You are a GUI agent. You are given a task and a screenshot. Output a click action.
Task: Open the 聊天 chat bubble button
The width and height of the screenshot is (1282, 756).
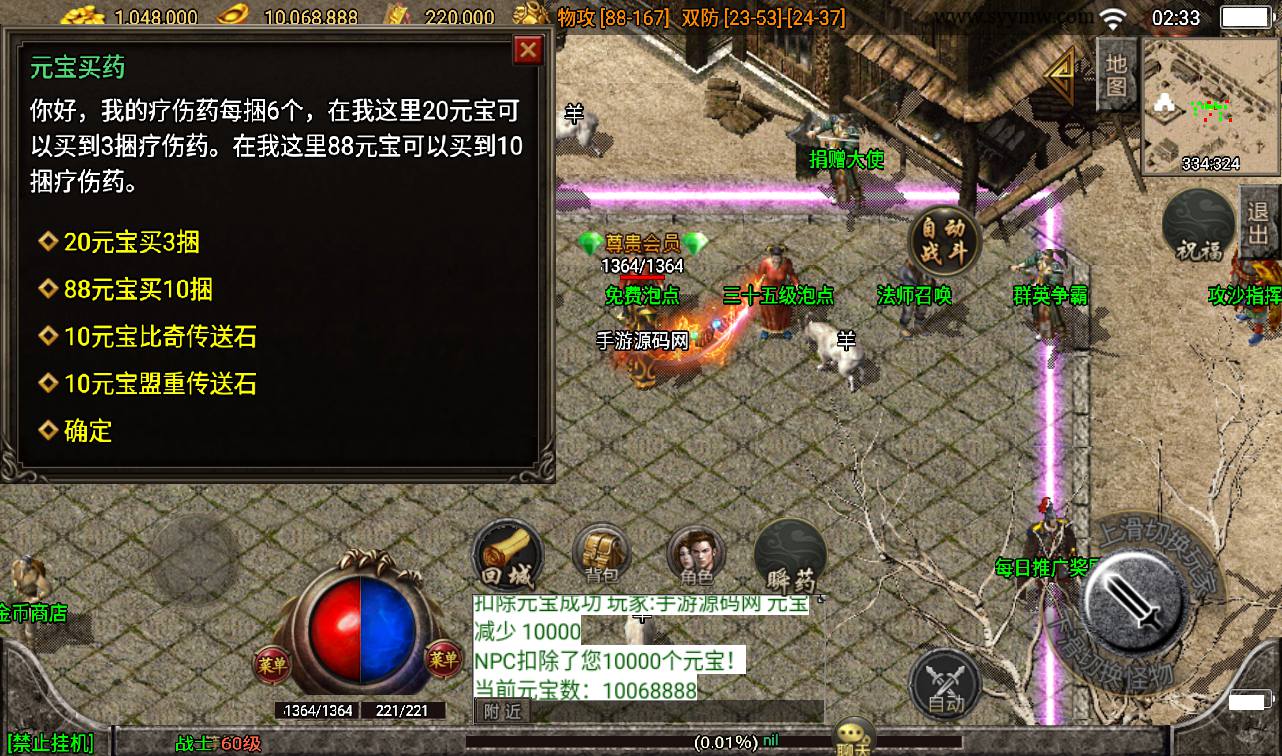[855, 737]
